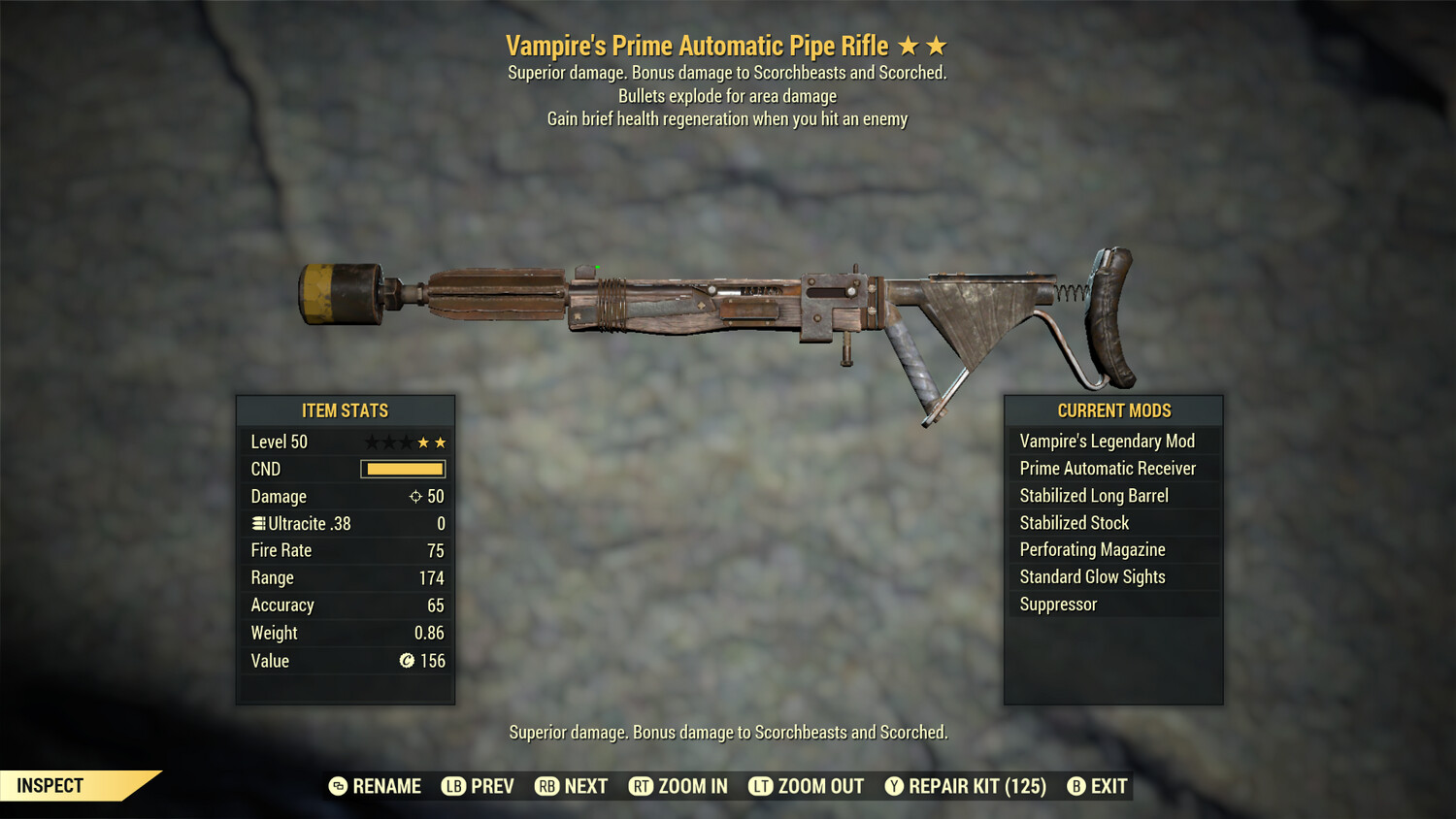The image size is (1456, 819).
Task: Toggle the last gold star on Level row
Action: coord(441,442)
